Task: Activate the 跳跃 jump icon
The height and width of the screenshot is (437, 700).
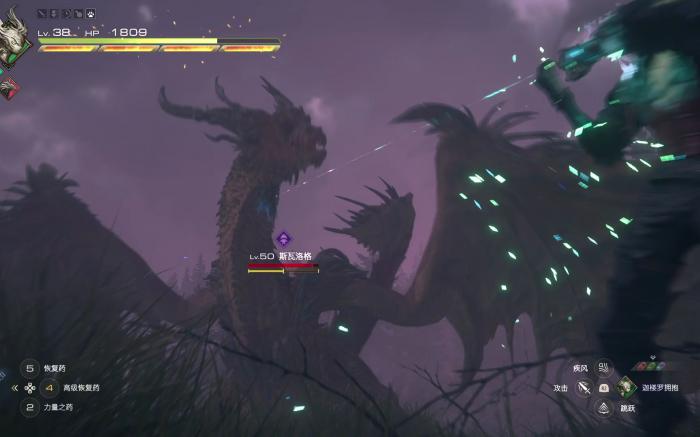Action: click(x=603, y=407)
